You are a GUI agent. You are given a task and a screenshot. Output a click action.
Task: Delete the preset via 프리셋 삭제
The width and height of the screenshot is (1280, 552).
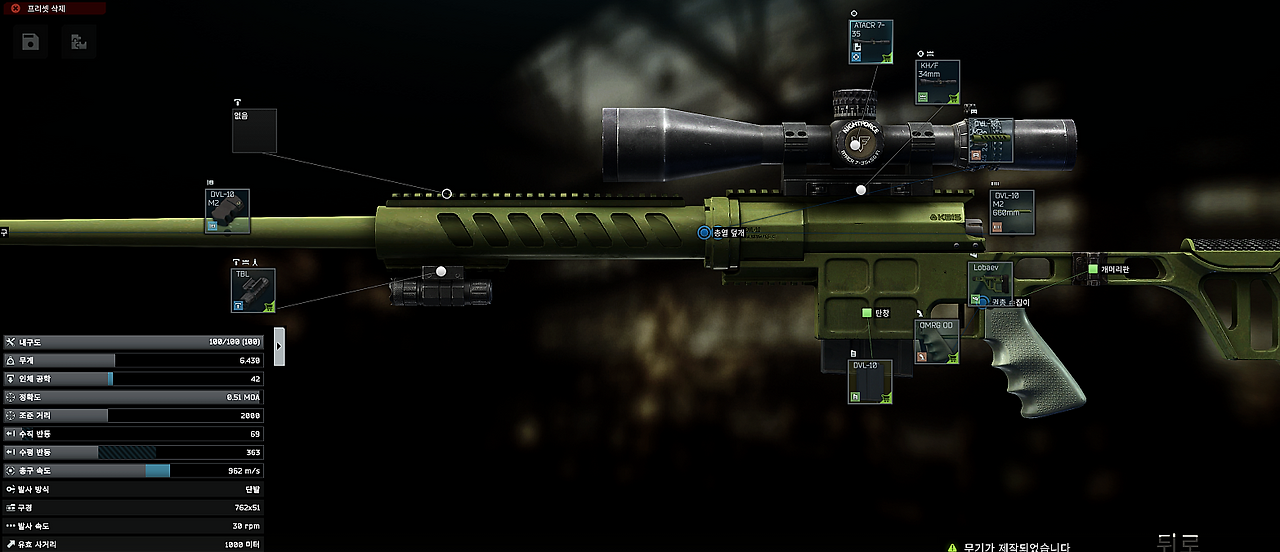click(53, 8)
